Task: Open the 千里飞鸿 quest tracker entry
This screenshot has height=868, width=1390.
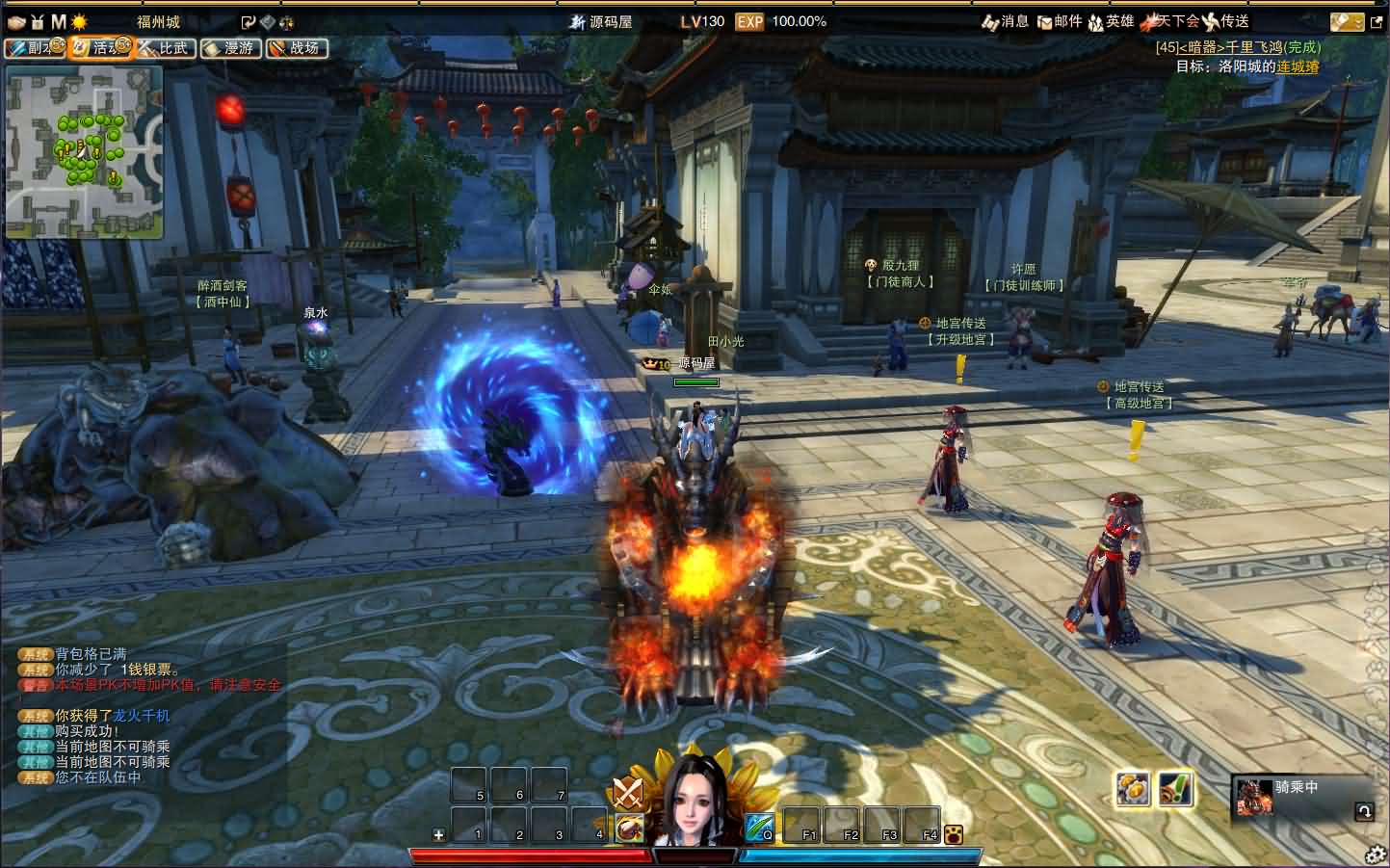Action: coord(1238,47)
